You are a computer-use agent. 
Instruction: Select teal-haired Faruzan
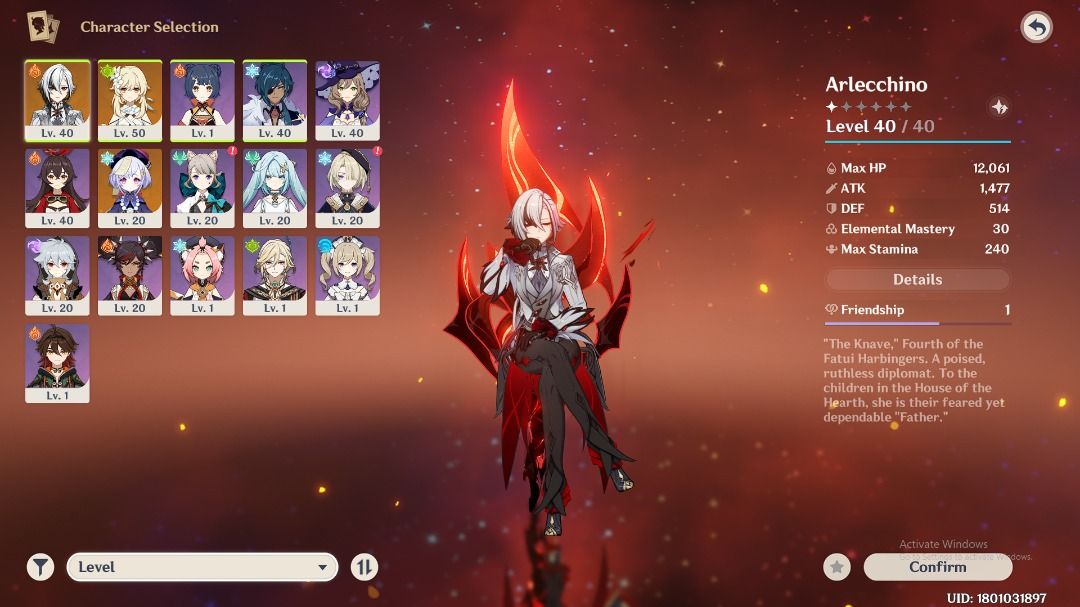click(x=275, y=188)
